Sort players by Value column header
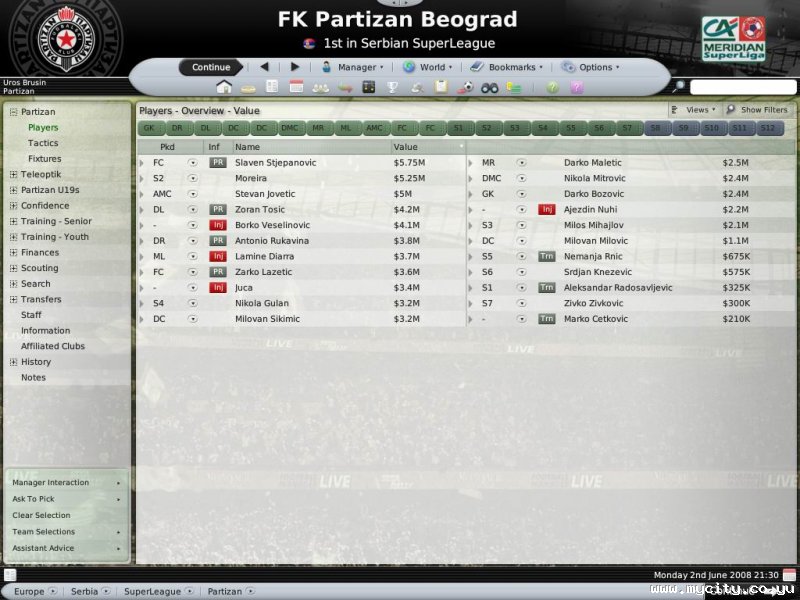The width and height of the screenshot is (800, 600). [x=428, y=147]
